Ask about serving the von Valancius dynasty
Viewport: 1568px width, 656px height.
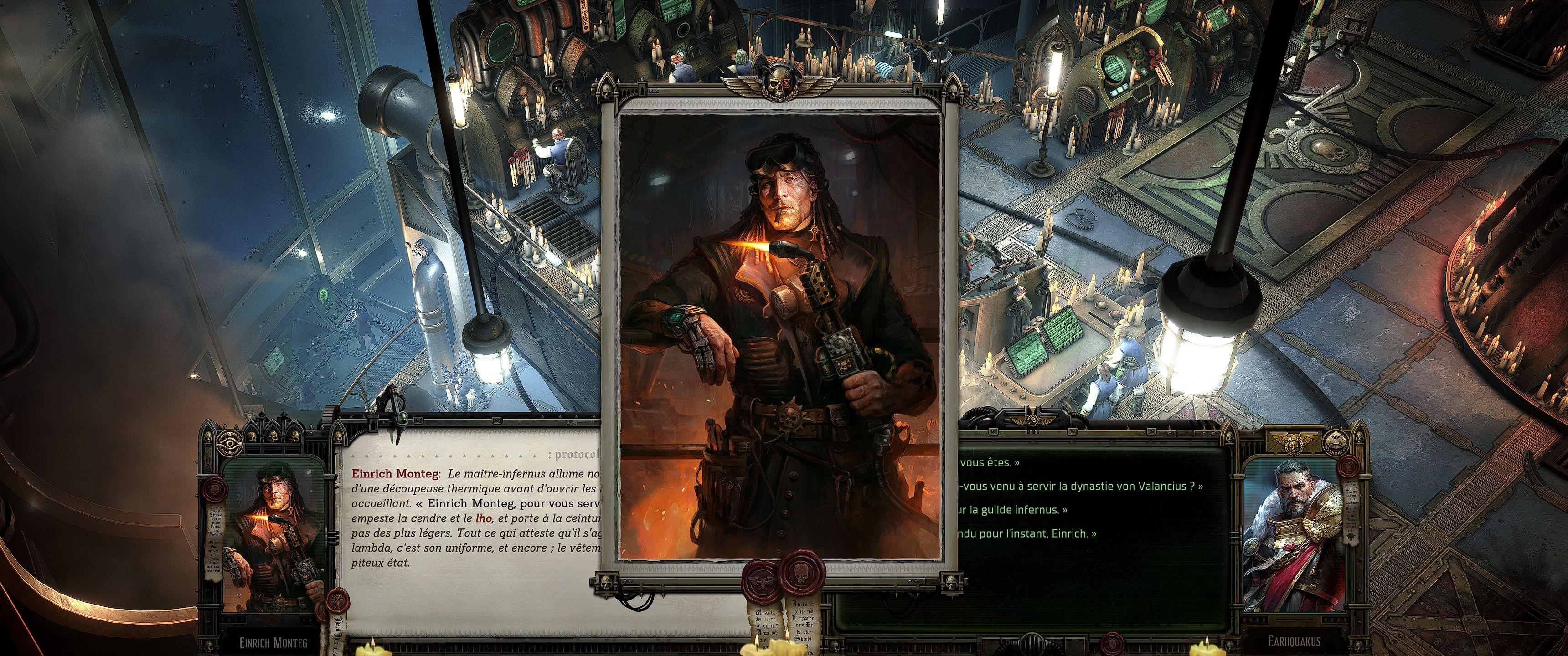1081,486
